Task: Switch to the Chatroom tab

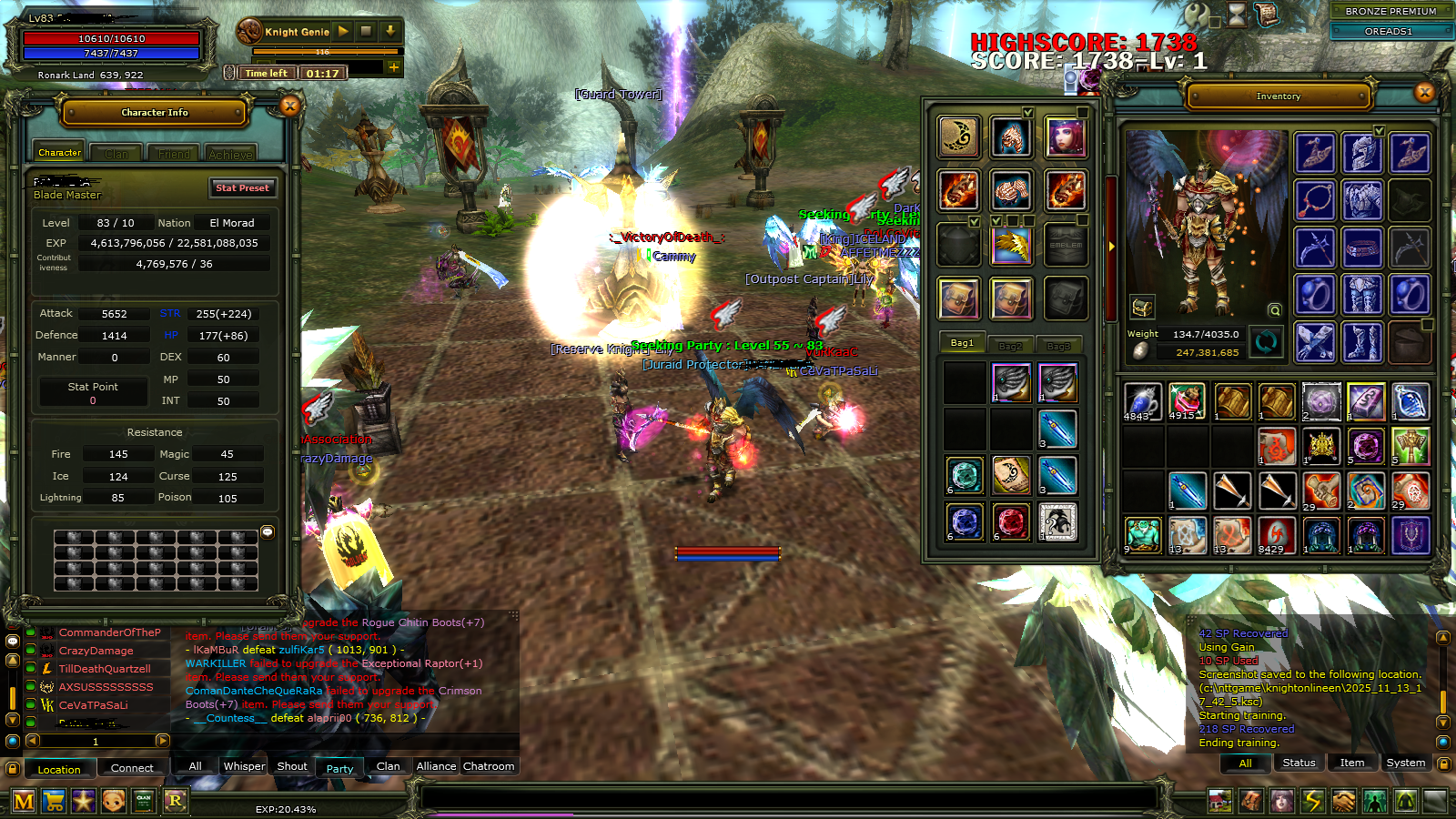Action: click(489, 766)
